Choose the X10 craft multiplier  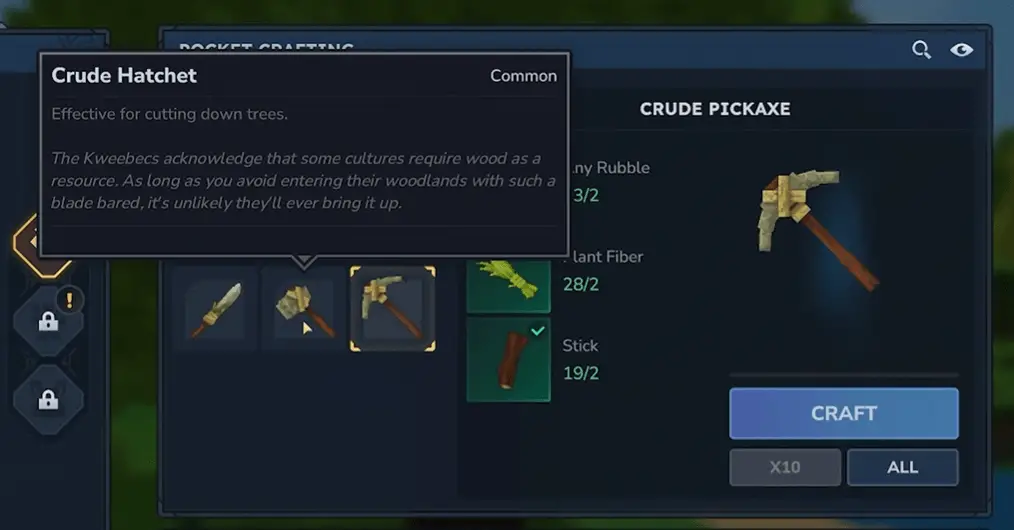[784, 467]
